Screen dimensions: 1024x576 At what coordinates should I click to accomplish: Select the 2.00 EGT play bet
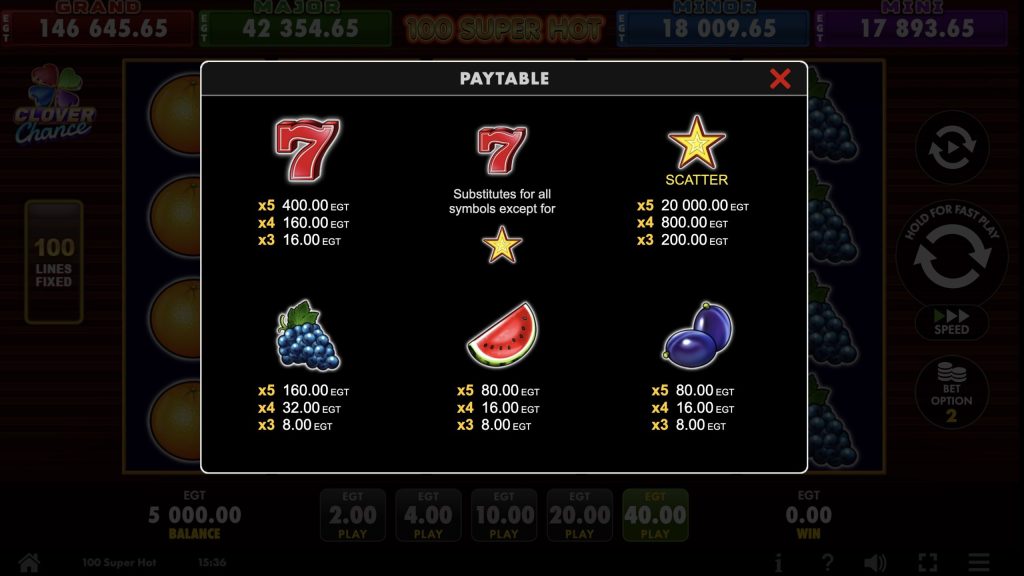353,516
